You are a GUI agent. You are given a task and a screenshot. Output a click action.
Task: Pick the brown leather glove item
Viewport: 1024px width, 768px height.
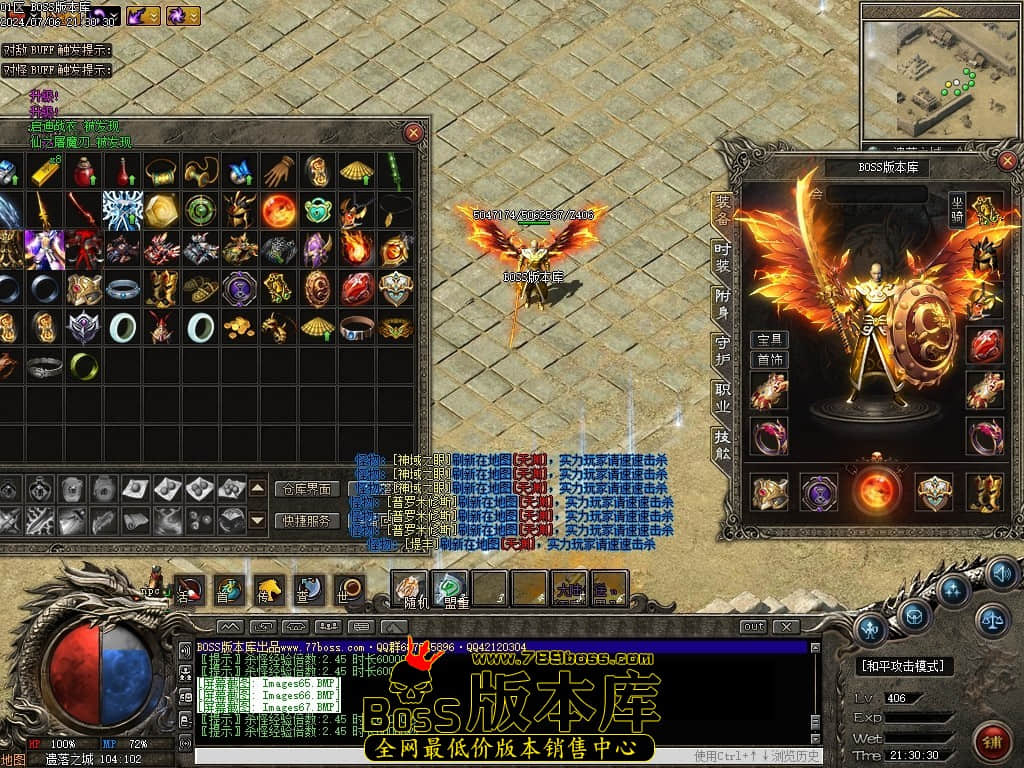pos(279,171)
